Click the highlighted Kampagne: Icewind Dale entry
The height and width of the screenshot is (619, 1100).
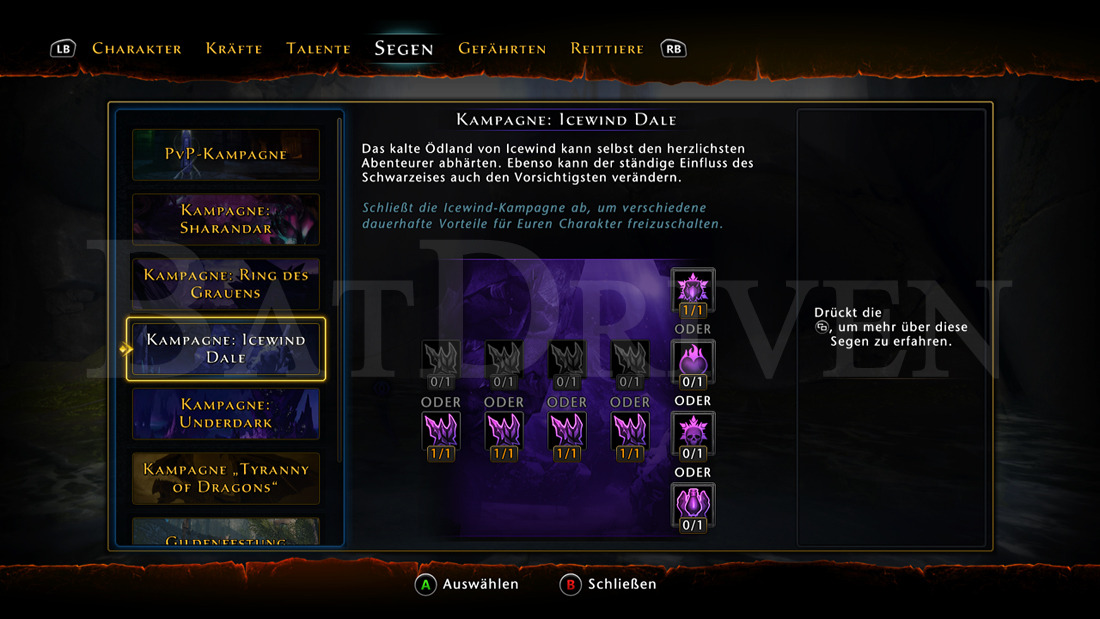click(226, 349)
